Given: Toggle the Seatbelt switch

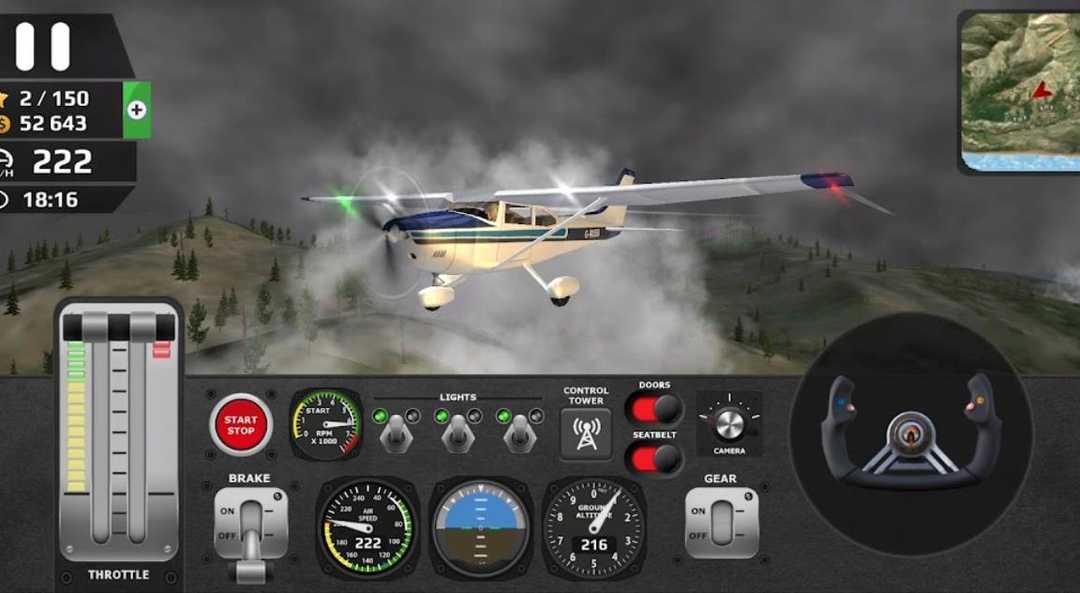Looking at the screenshot, I should (654, 459).
